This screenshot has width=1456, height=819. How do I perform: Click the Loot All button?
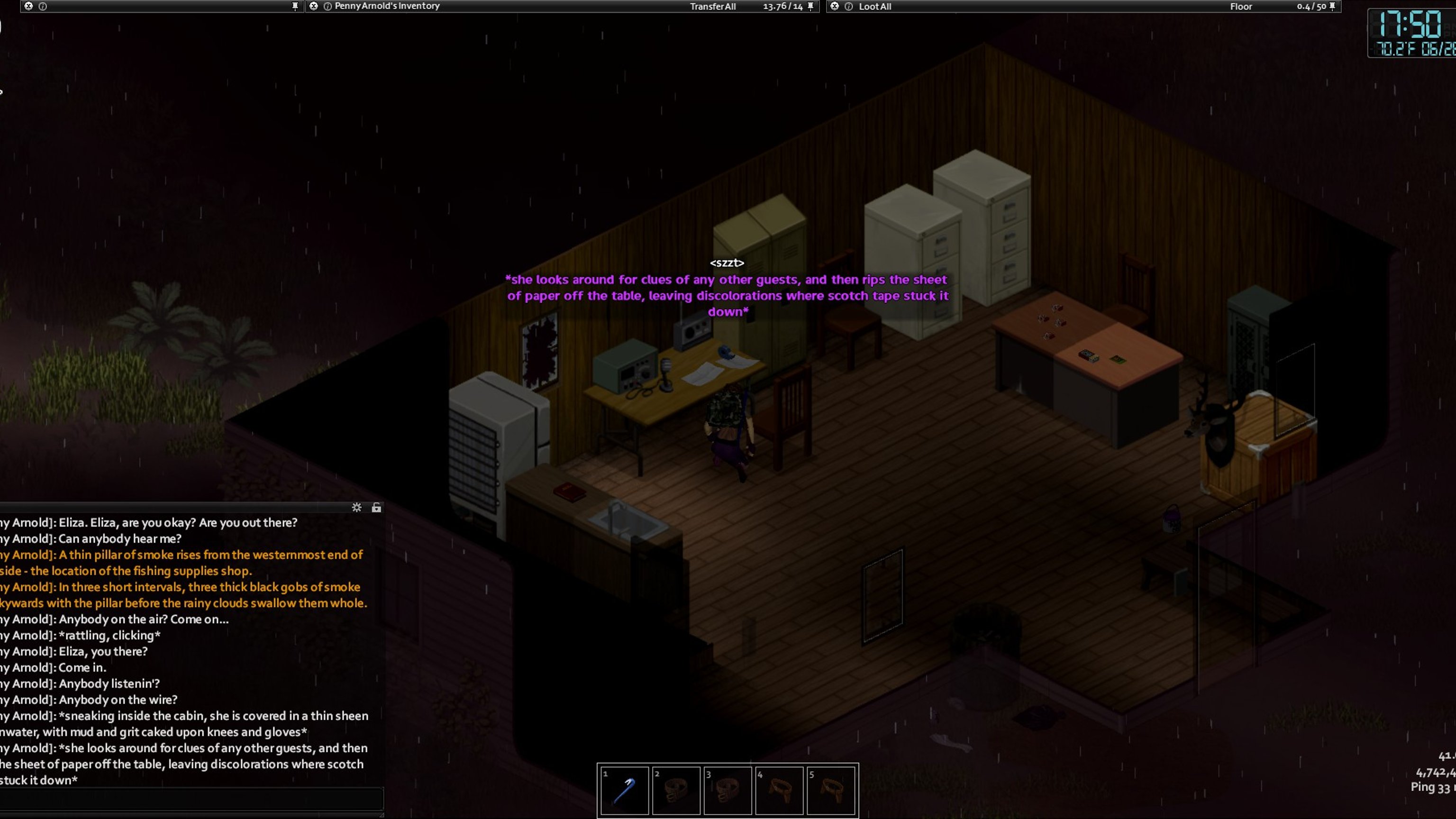(x=874, y=7)
